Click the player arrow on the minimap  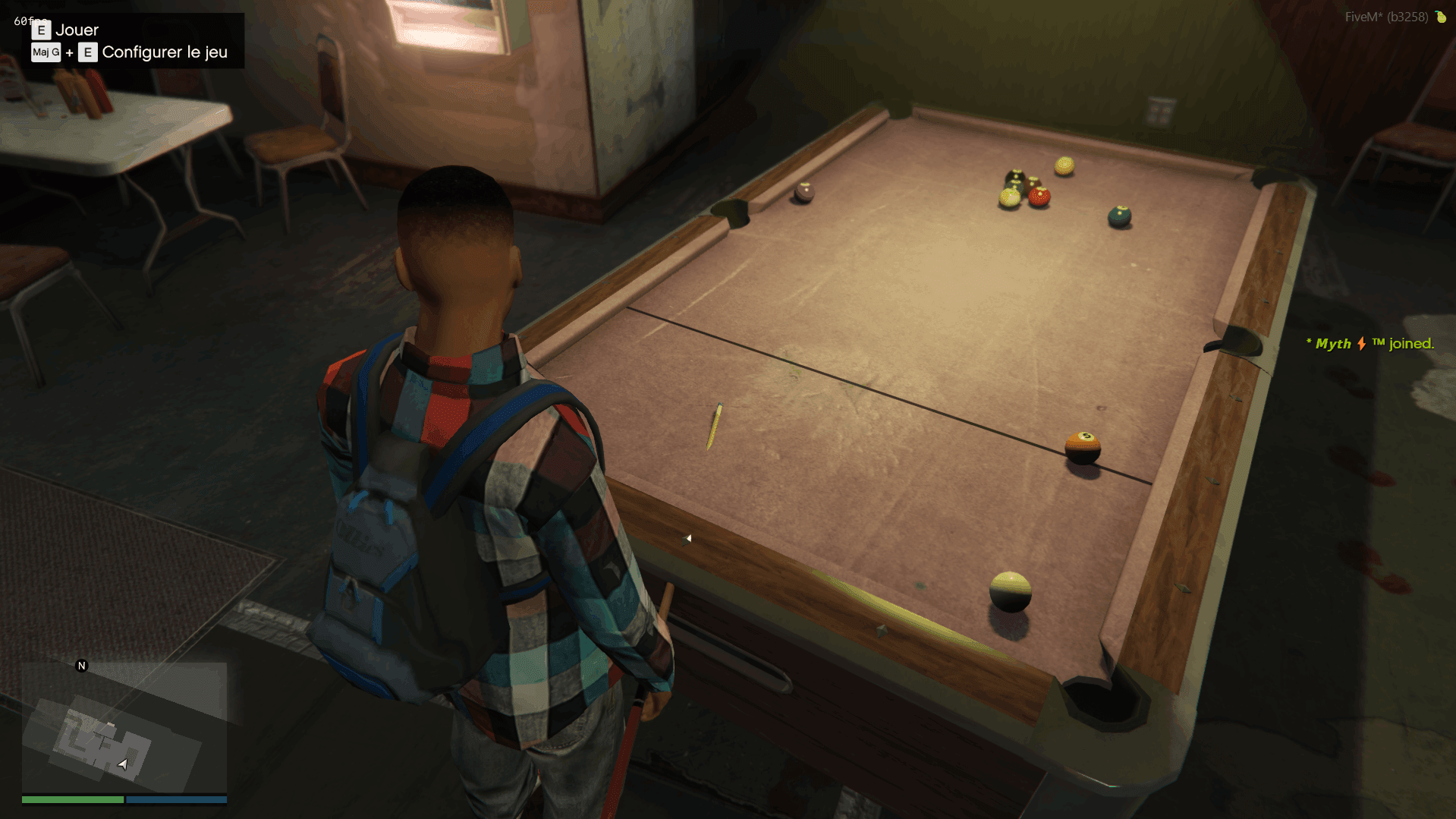124,765
